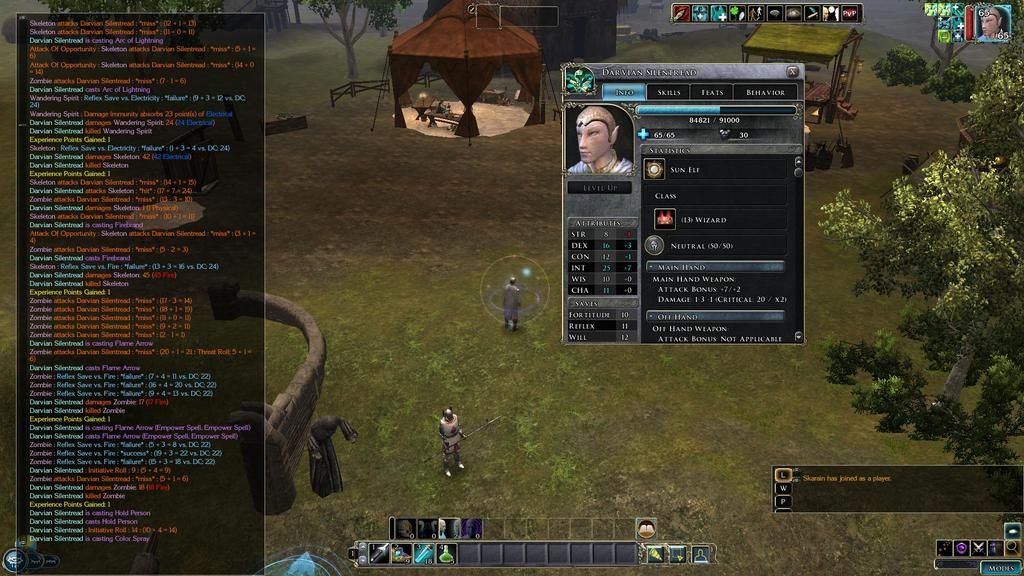The image size is (1024, 576).
Task: Open the Modes menu
Action: (x=1000, y=567)
